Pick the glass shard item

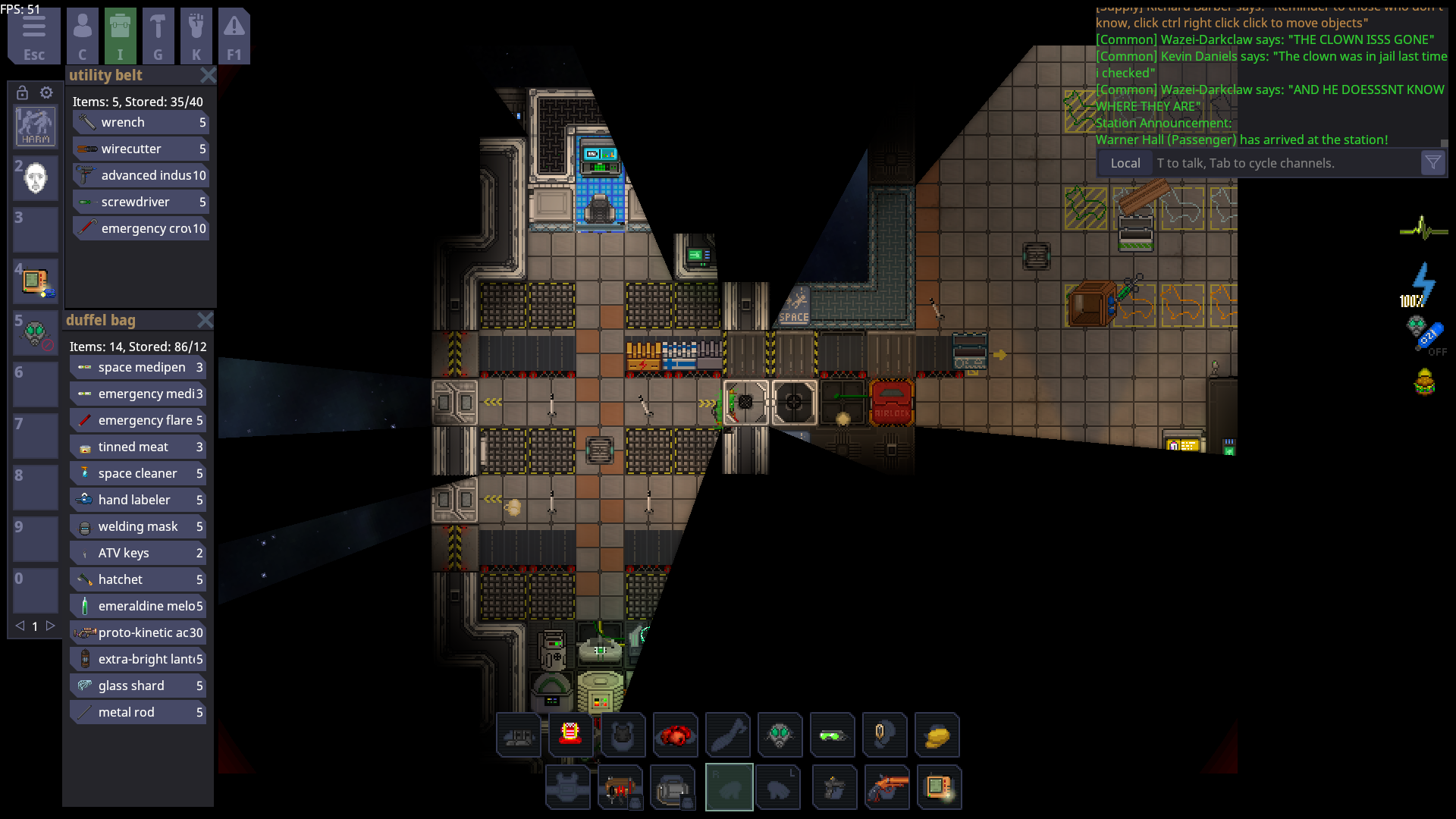click(138, 686)
